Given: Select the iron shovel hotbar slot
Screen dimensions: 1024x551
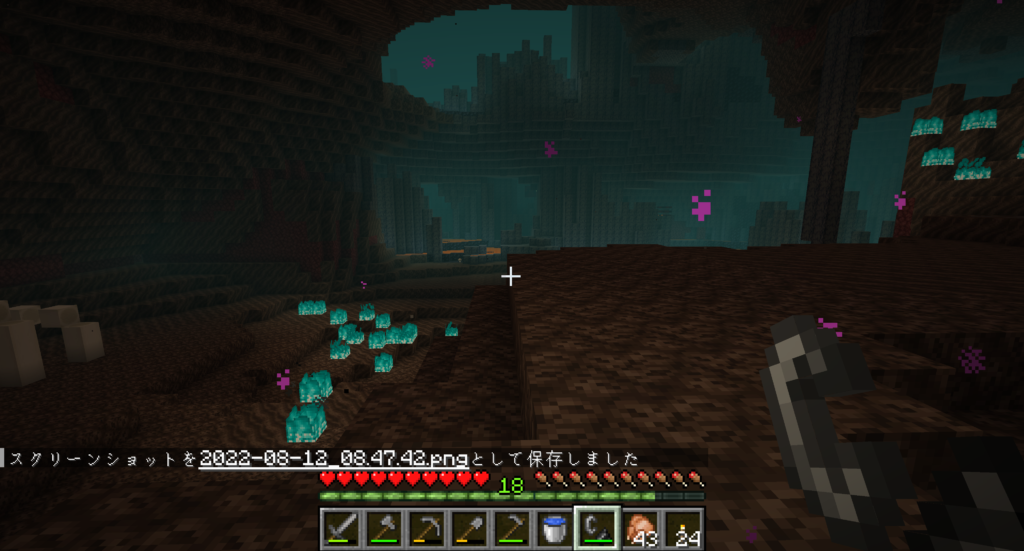Looking at the screenshot, I should coord(468,528).
